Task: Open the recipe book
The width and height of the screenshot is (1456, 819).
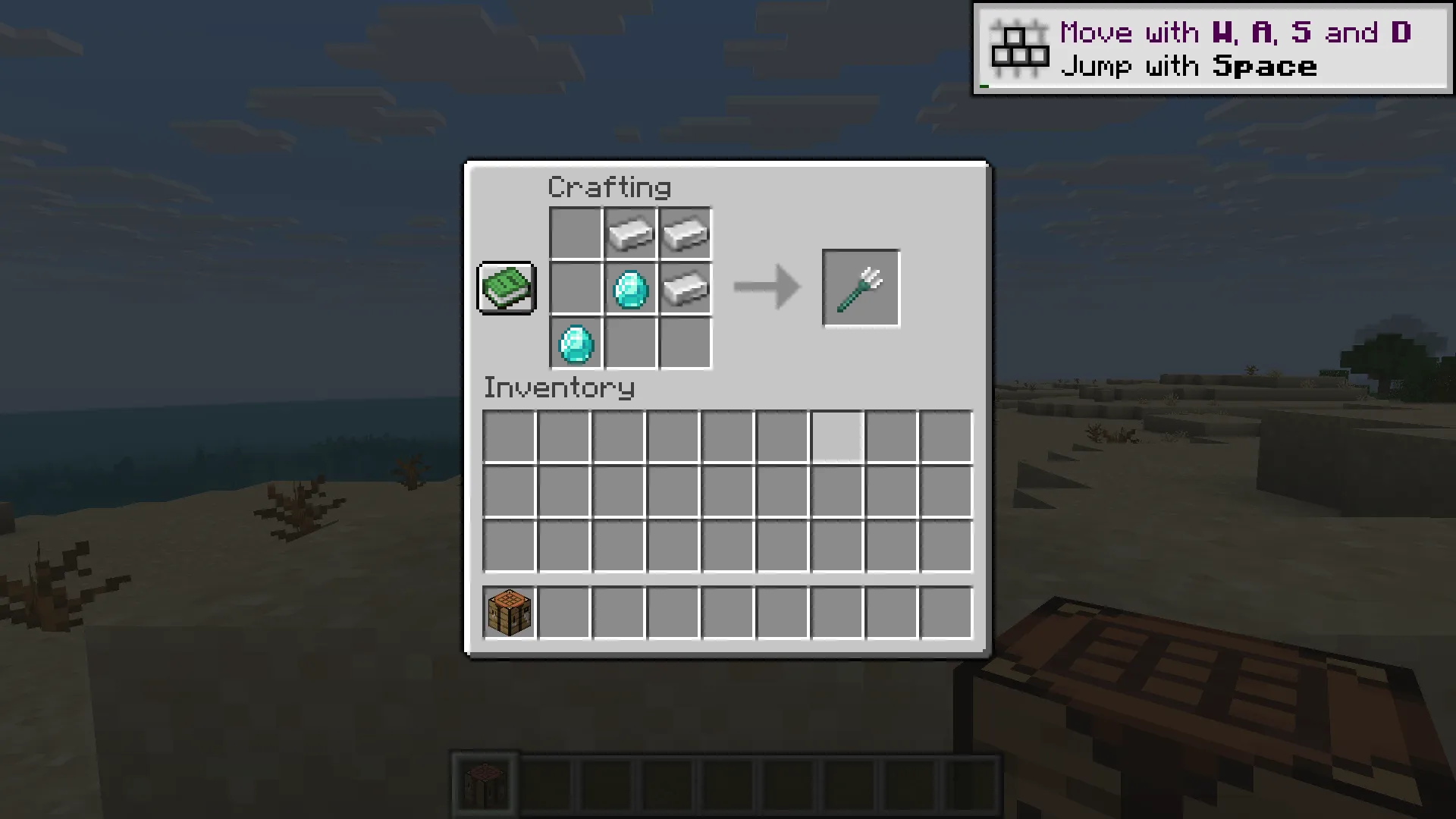Action: coord(505,288)
